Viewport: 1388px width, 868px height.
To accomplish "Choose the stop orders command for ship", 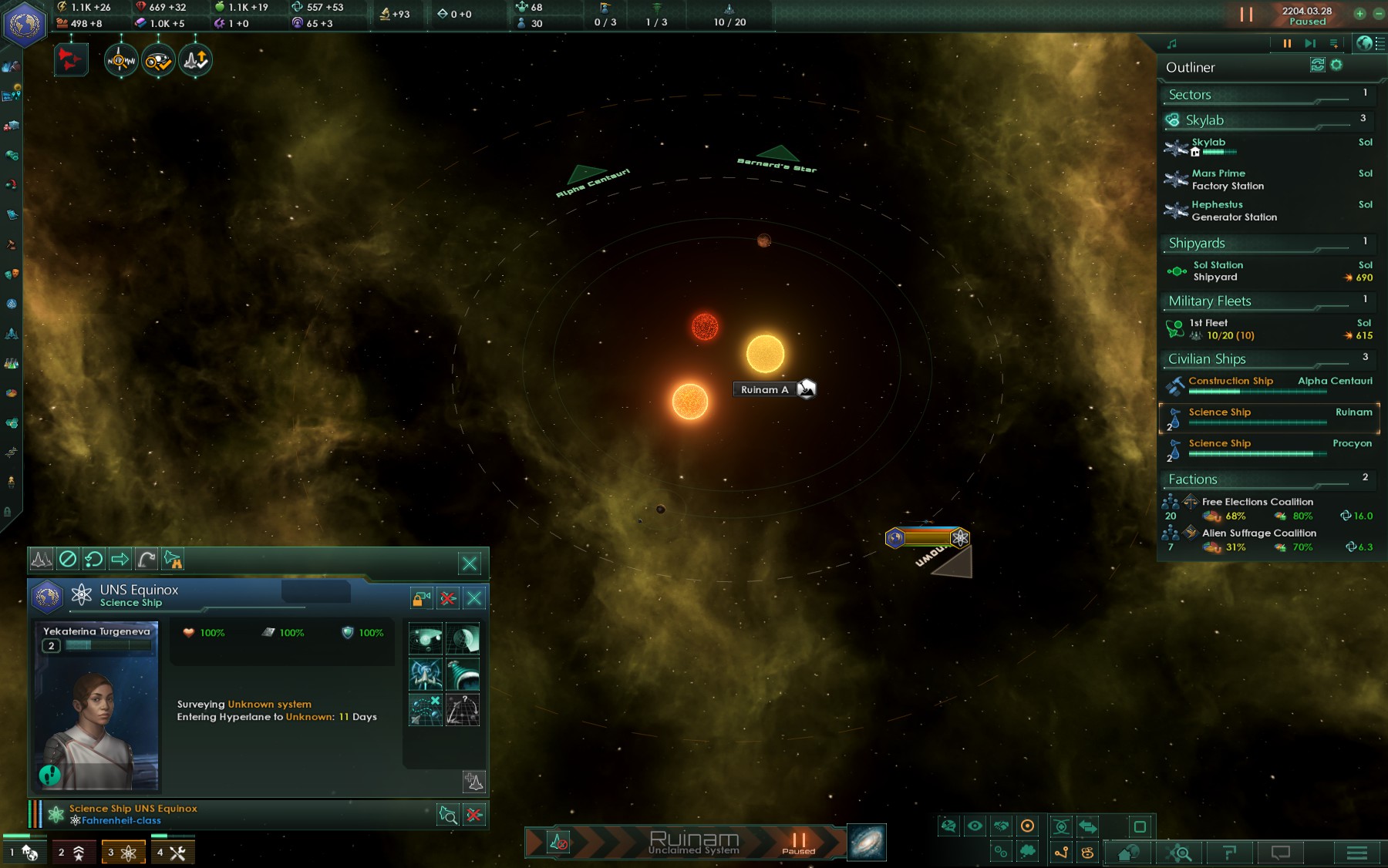I will (68, 559).
